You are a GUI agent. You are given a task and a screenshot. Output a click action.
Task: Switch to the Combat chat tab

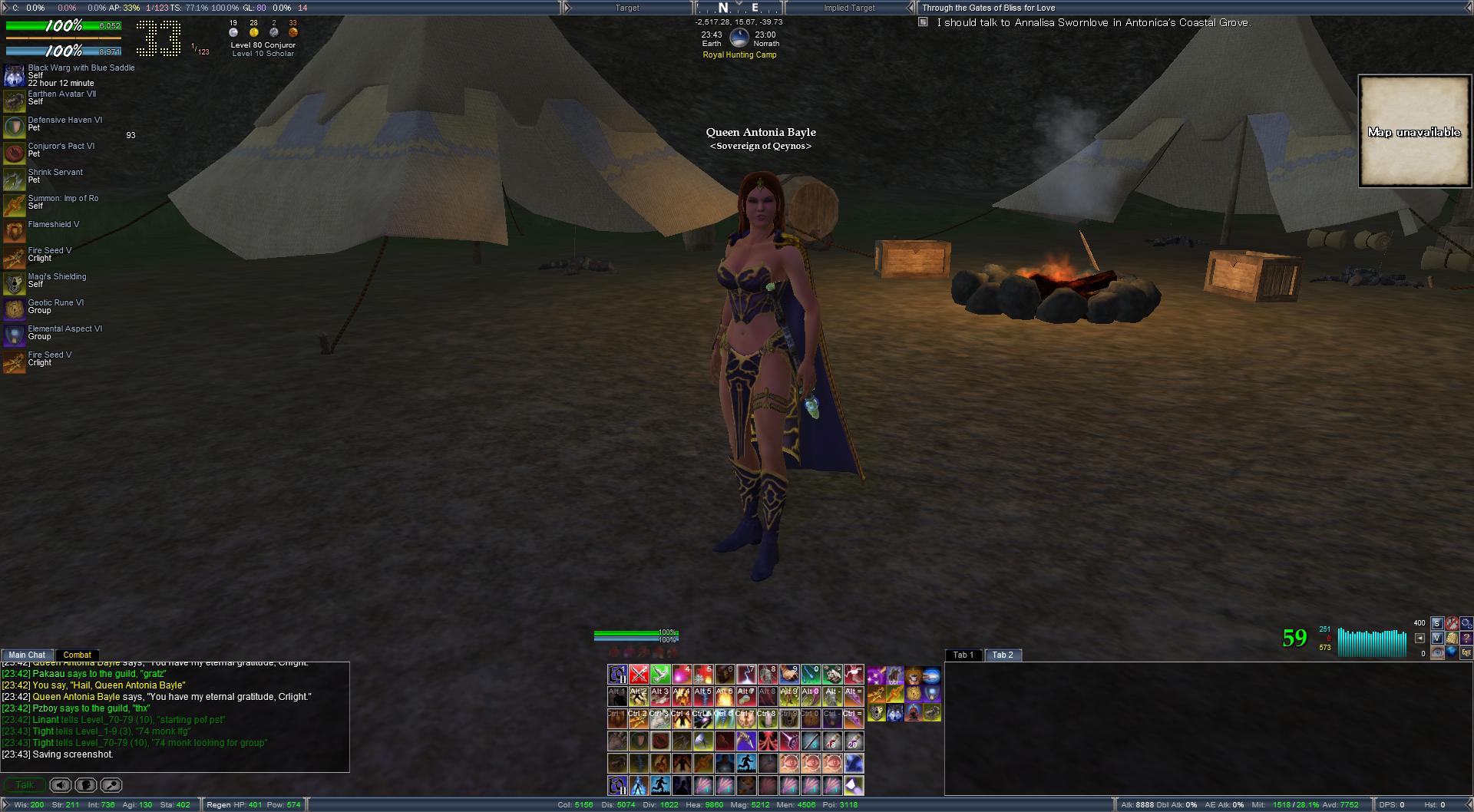[x=77, y=655]
